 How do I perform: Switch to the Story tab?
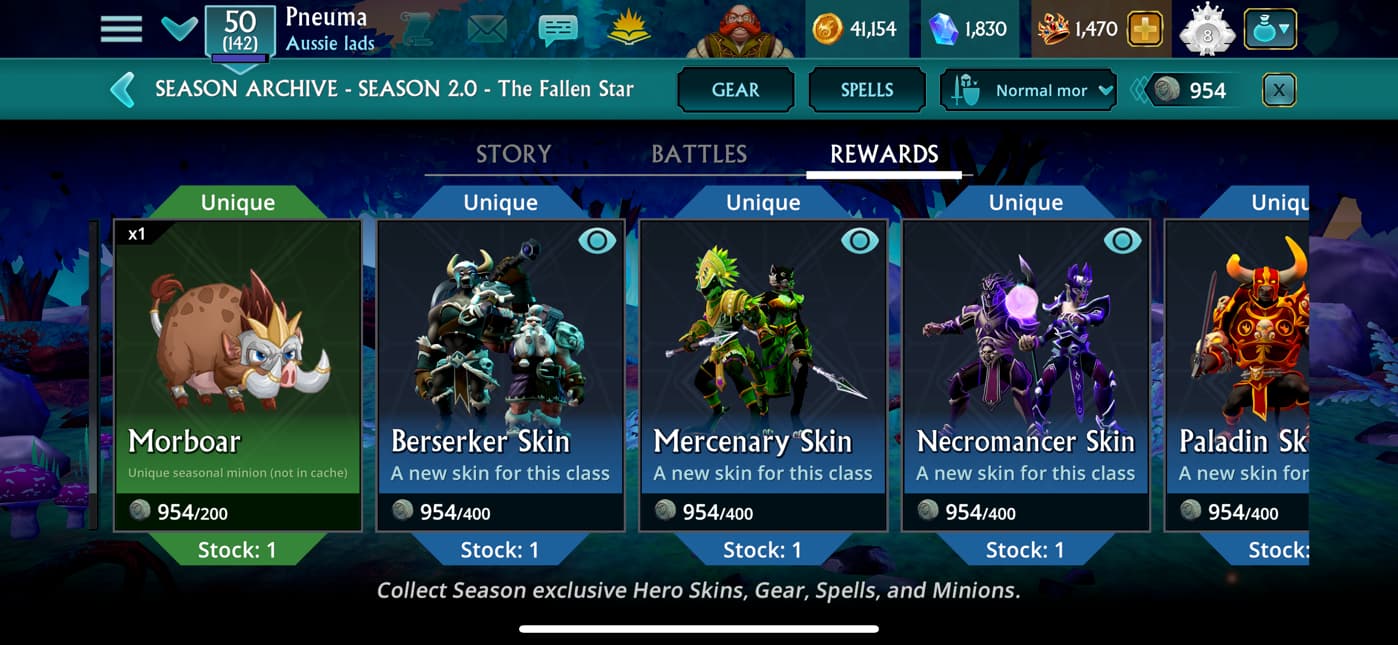click(513, 154)
